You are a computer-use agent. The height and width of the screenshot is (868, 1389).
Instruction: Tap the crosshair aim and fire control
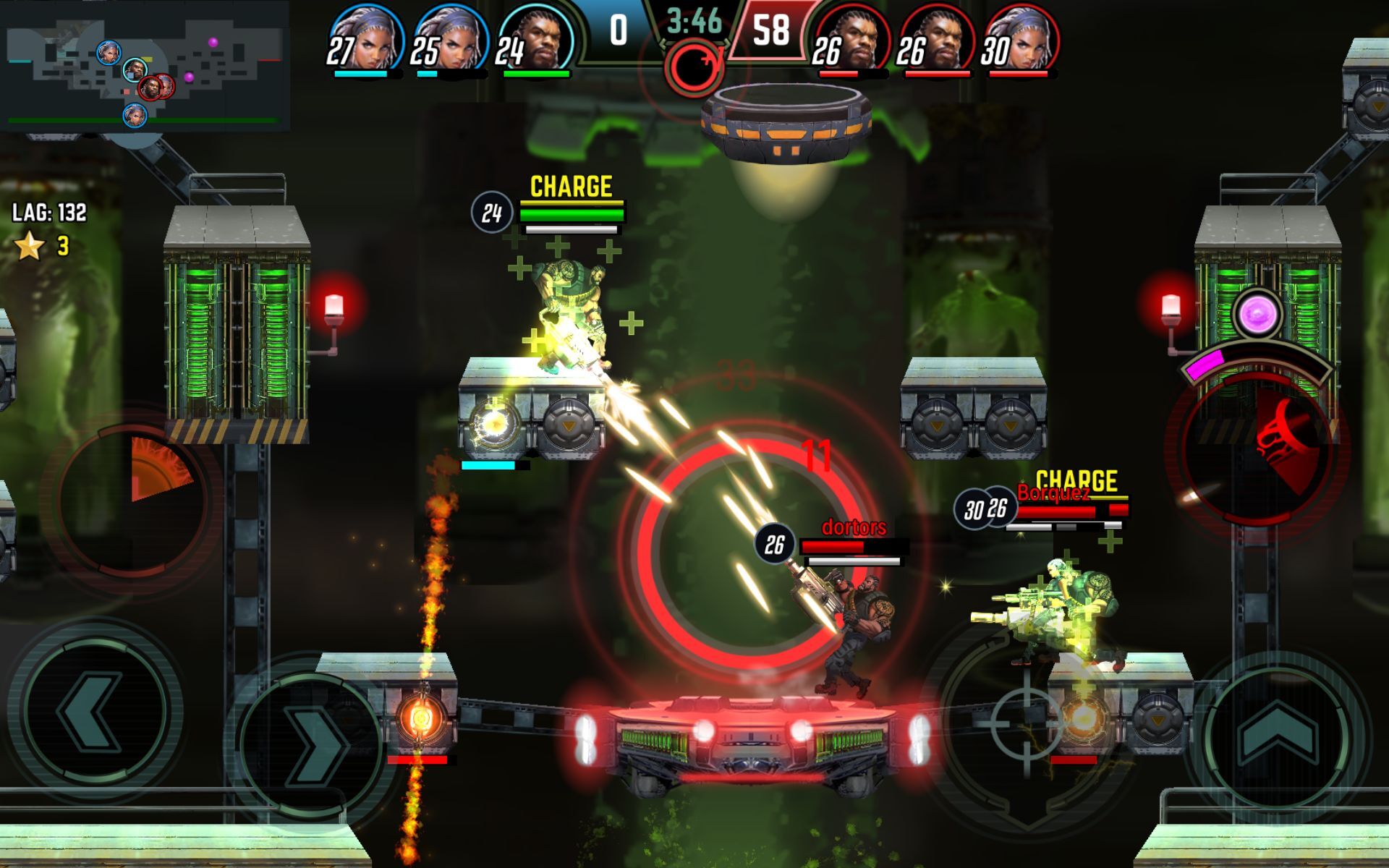click(x=1026, y=722)
